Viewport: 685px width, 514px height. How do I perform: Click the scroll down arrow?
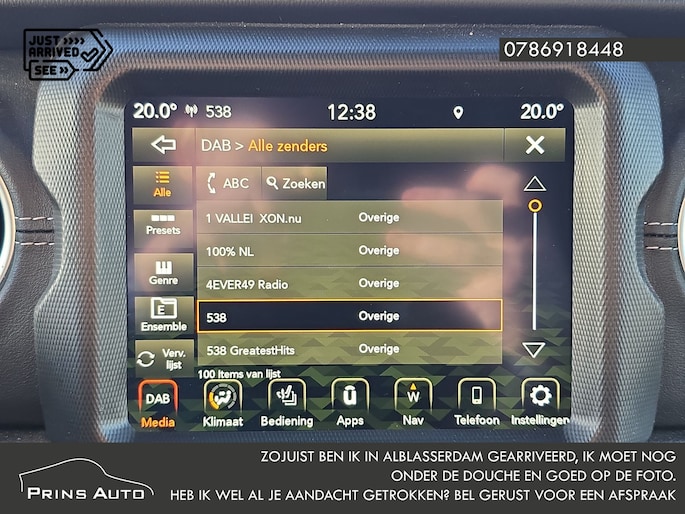535,350
